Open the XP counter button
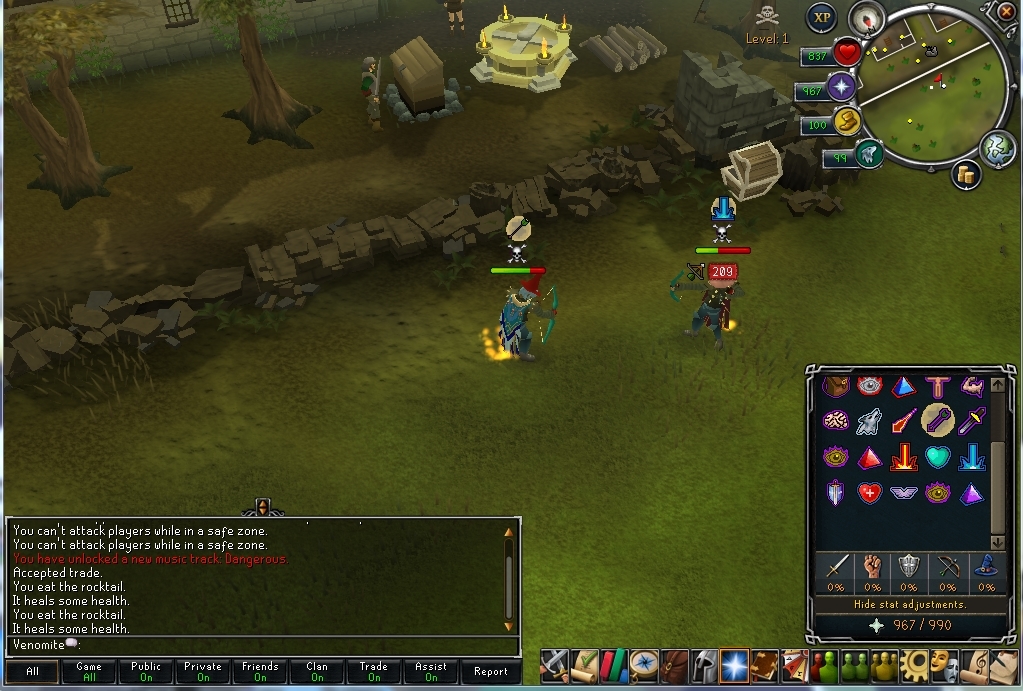The image size is (1023, 691). click(822, 17)
